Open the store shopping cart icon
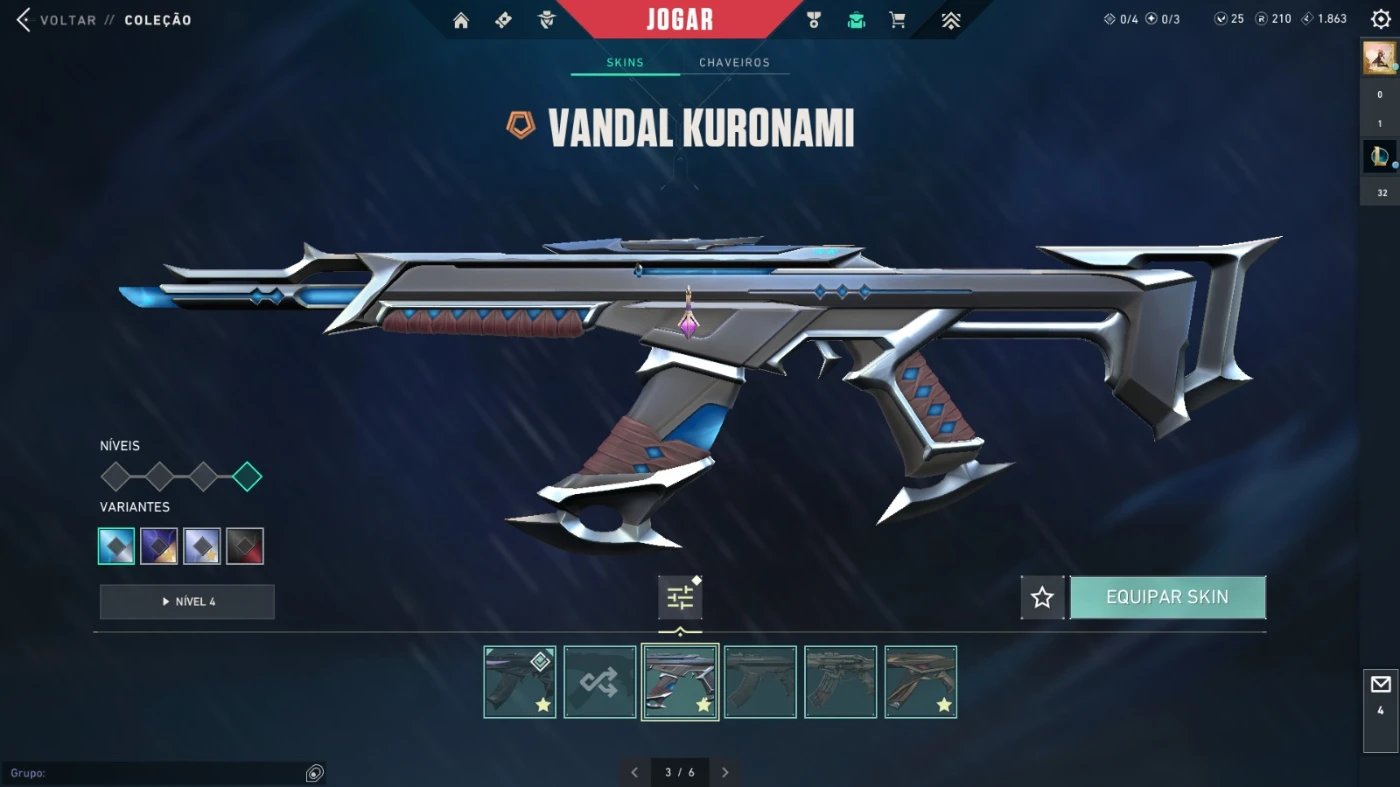 pyautogui.click(x=897, y=20)
